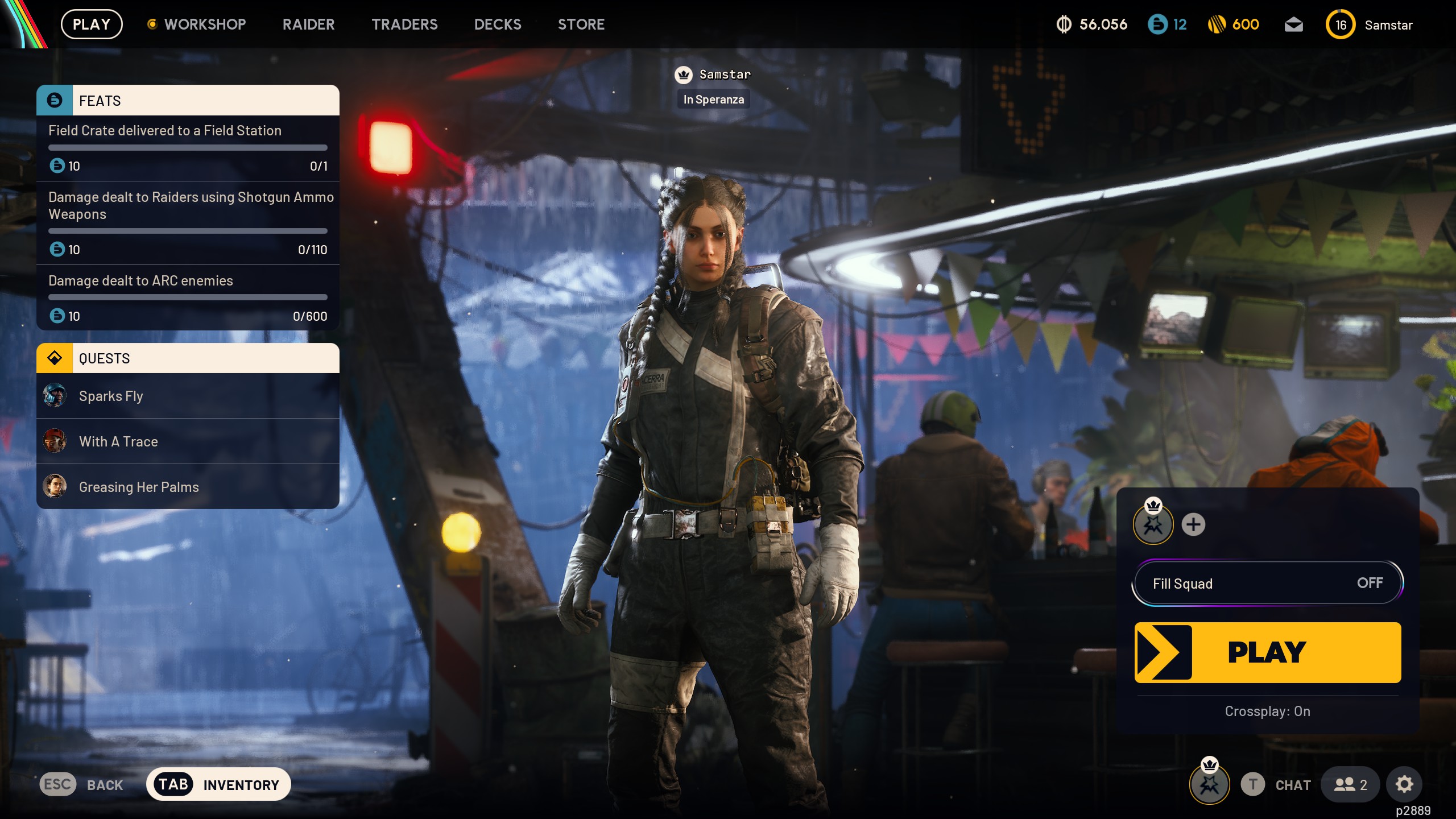The height and width of the screenshot is (819, 1456).
Task: Select the Decks tab
Action: click(498, 24)
